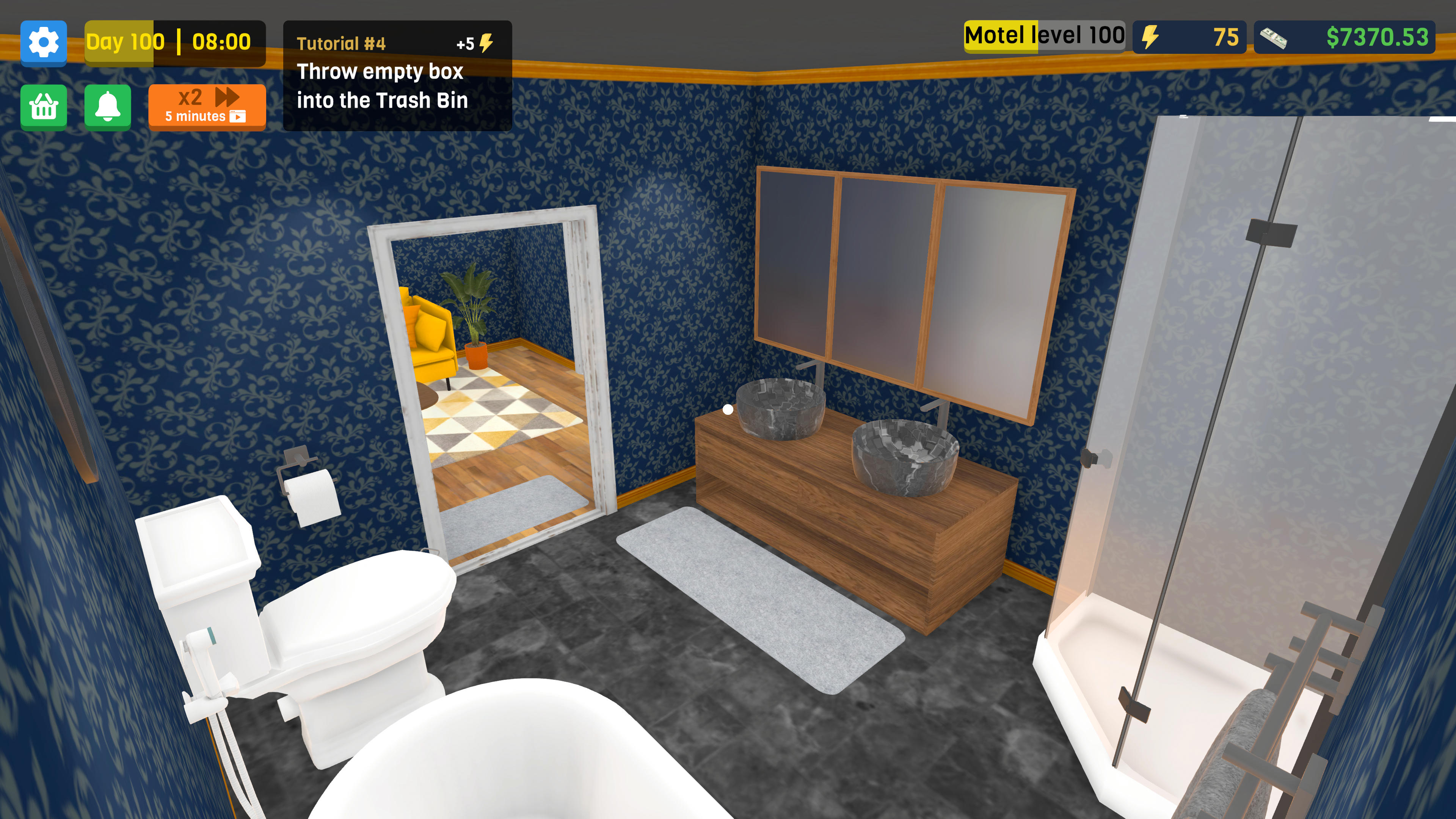Click the fast-forward arrows on the x2 button
The width and height of the screenshot is (1456, 819).
pyautogui.click(x=226, y=97)
